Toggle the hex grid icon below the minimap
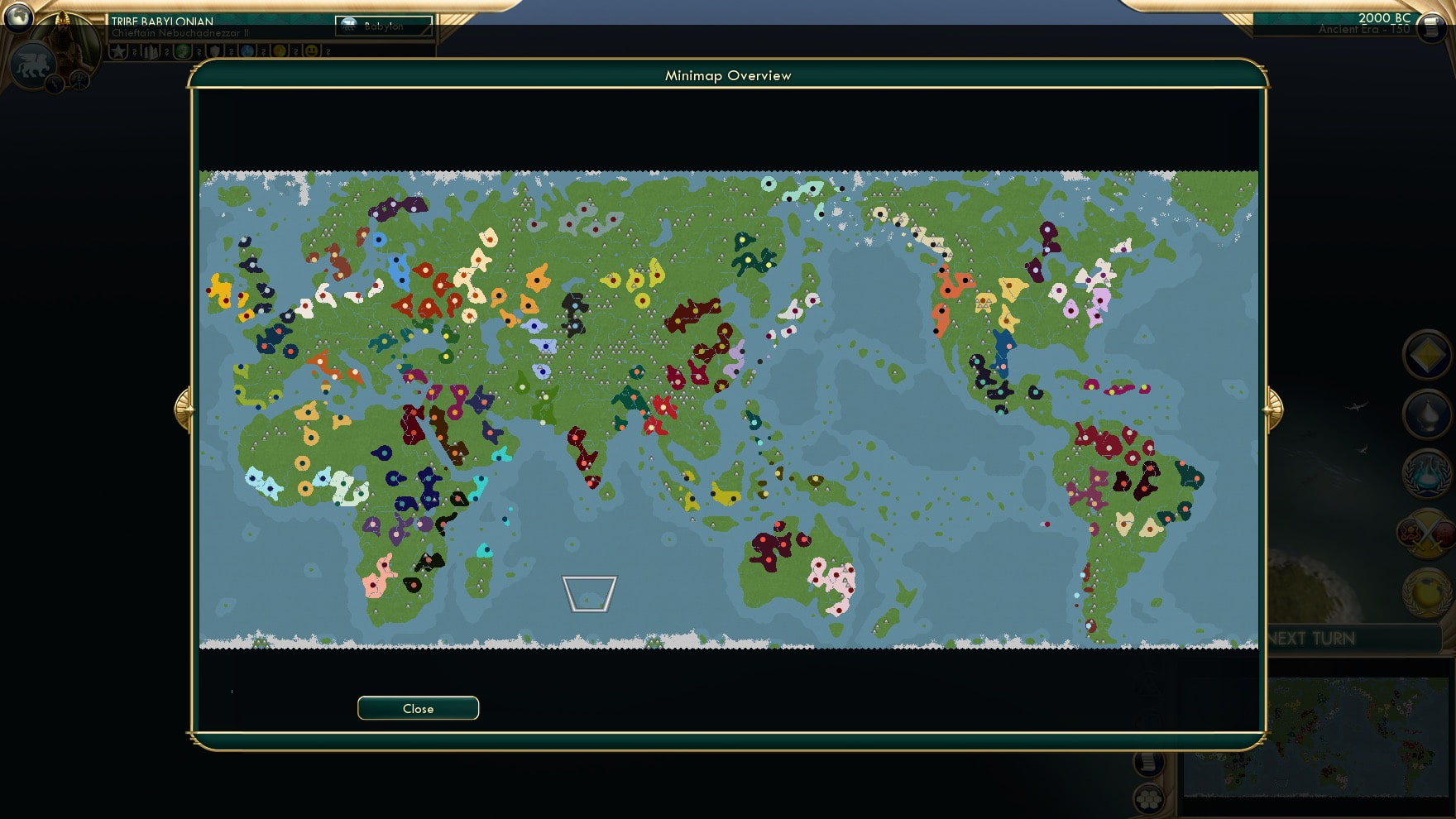The image size is (1456, 819). [x=1149, y=798]
